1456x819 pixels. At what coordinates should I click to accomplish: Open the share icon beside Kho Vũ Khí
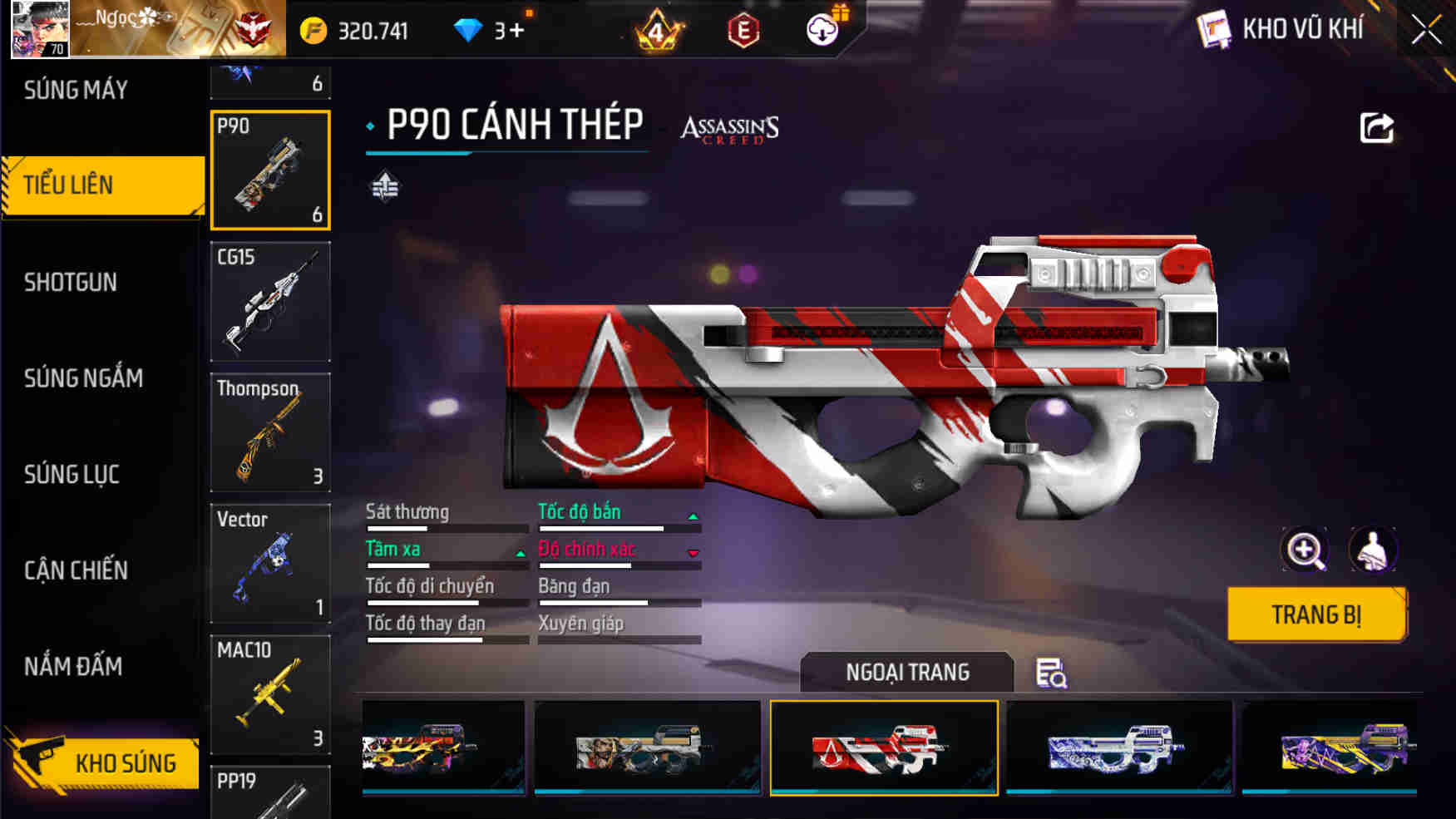[1376, 126]
